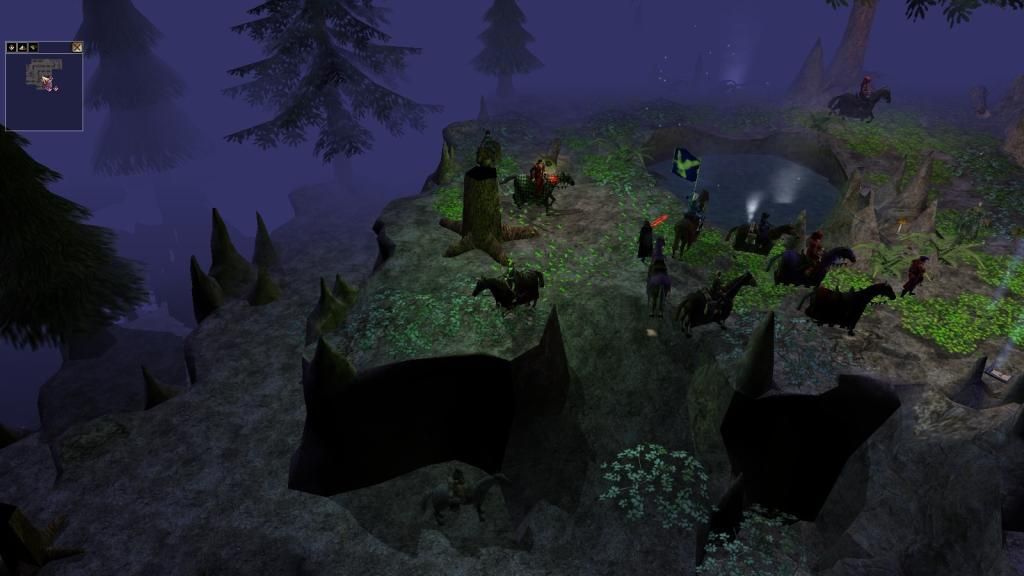The width and height of the screenshot is (1024, 576).
Task: Select the middle minimap toolbar icon
Action: [22, 47]
